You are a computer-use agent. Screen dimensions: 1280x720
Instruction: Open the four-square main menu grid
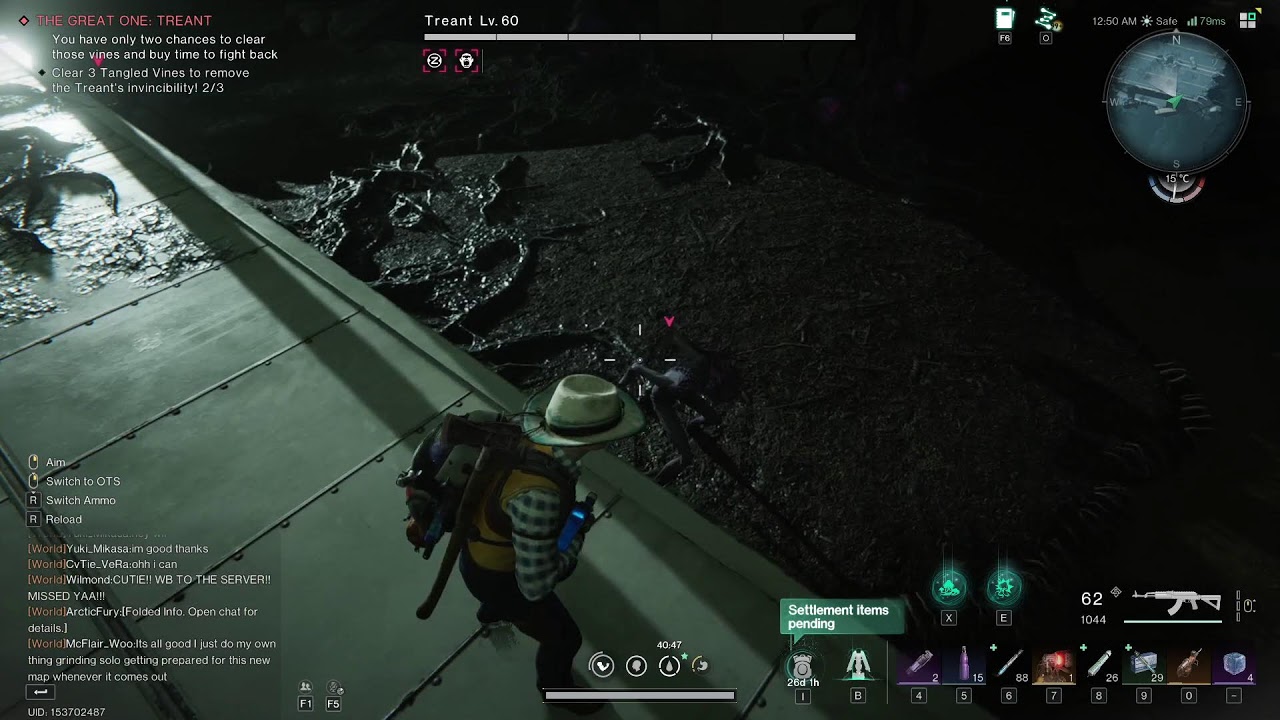click(x=1248, y=20)
